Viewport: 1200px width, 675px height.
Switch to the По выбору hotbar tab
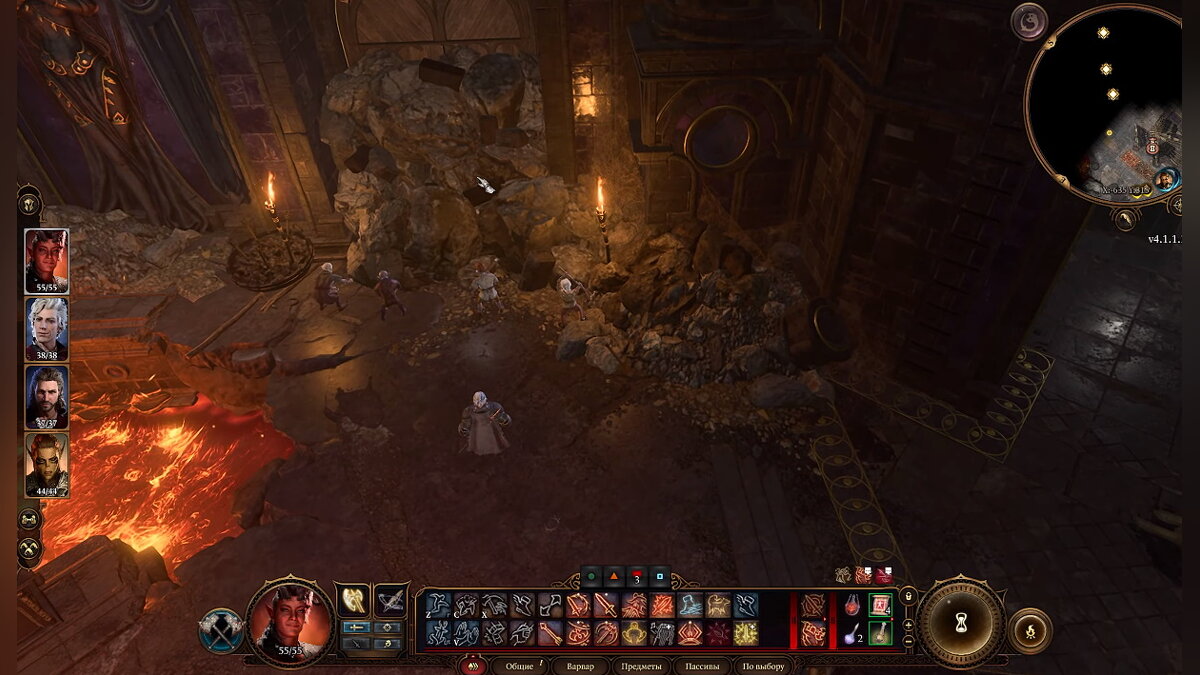(x=763, y=666)
